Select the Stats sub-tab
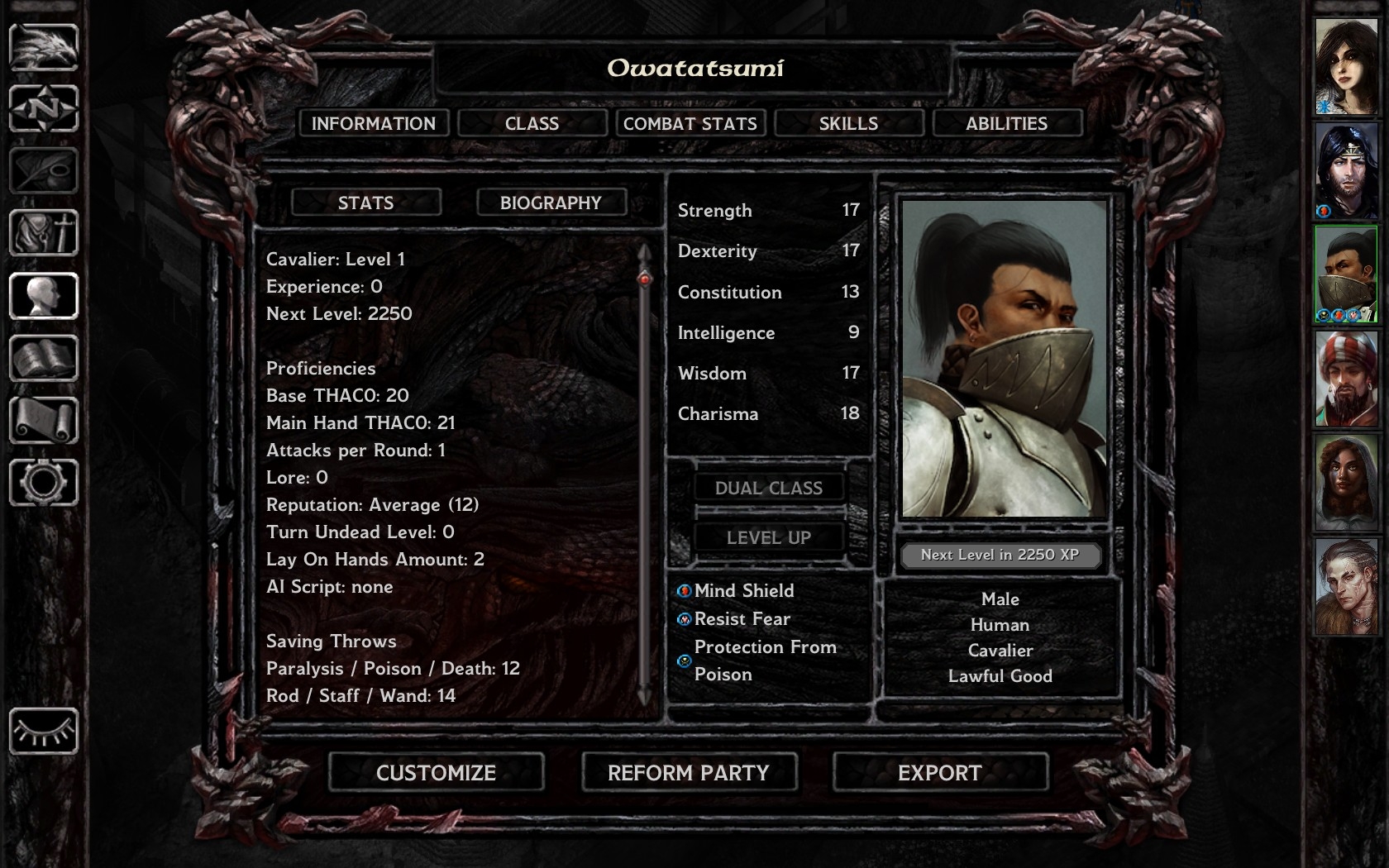Viewport: 1389px width, 868px height. click(x=365, y=203)
